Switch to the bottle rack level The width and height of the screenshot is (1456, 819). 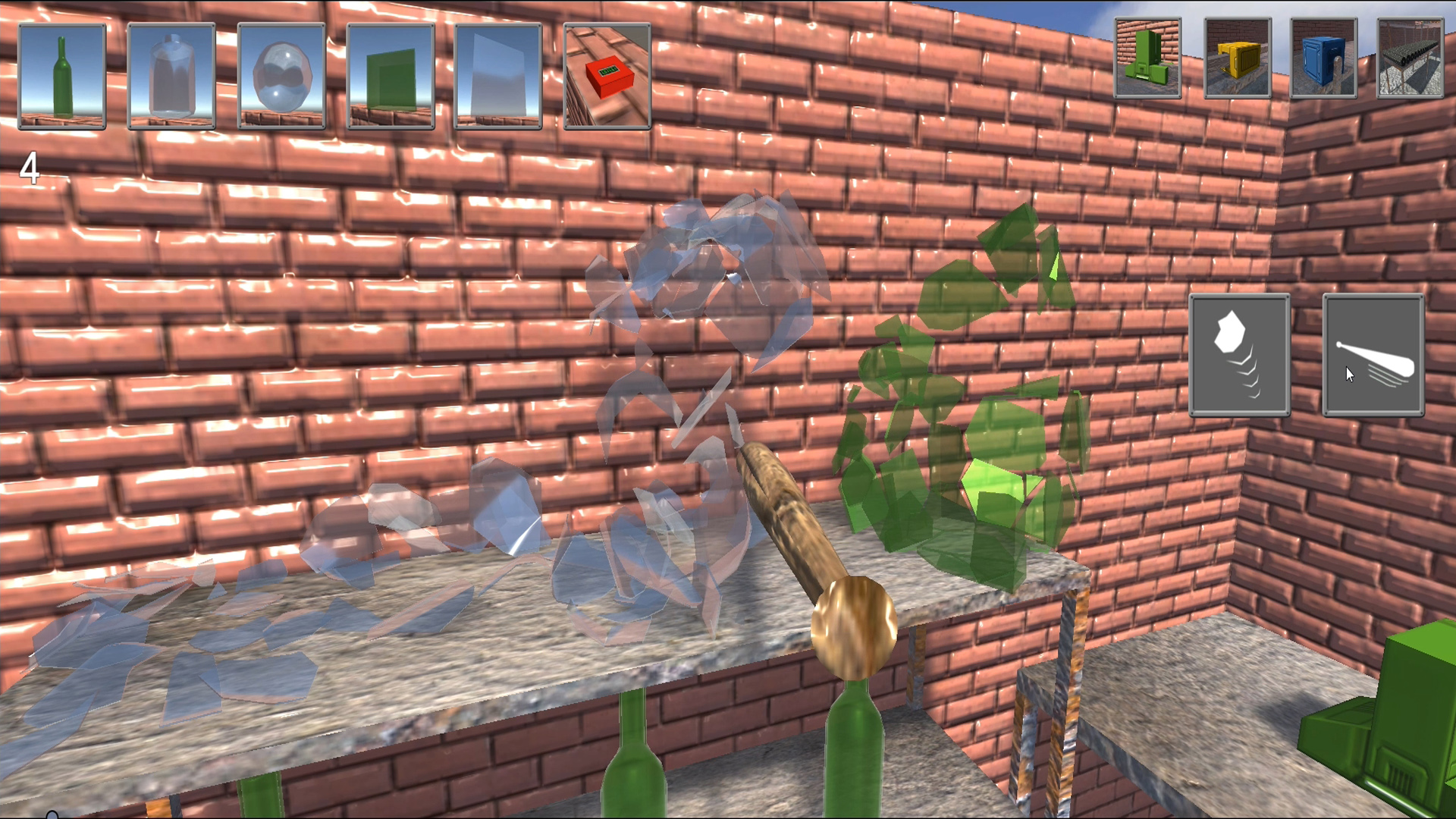(x=1409, y=57)
